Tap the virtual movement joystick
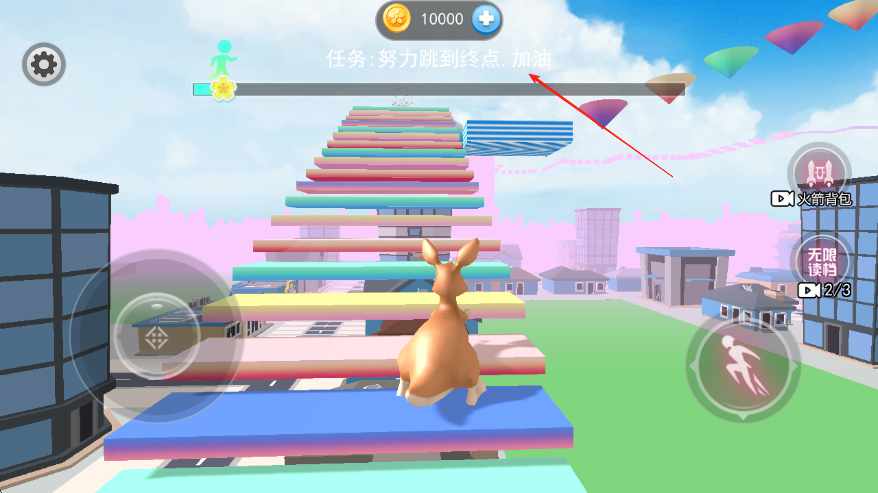 tap(157, 334)
